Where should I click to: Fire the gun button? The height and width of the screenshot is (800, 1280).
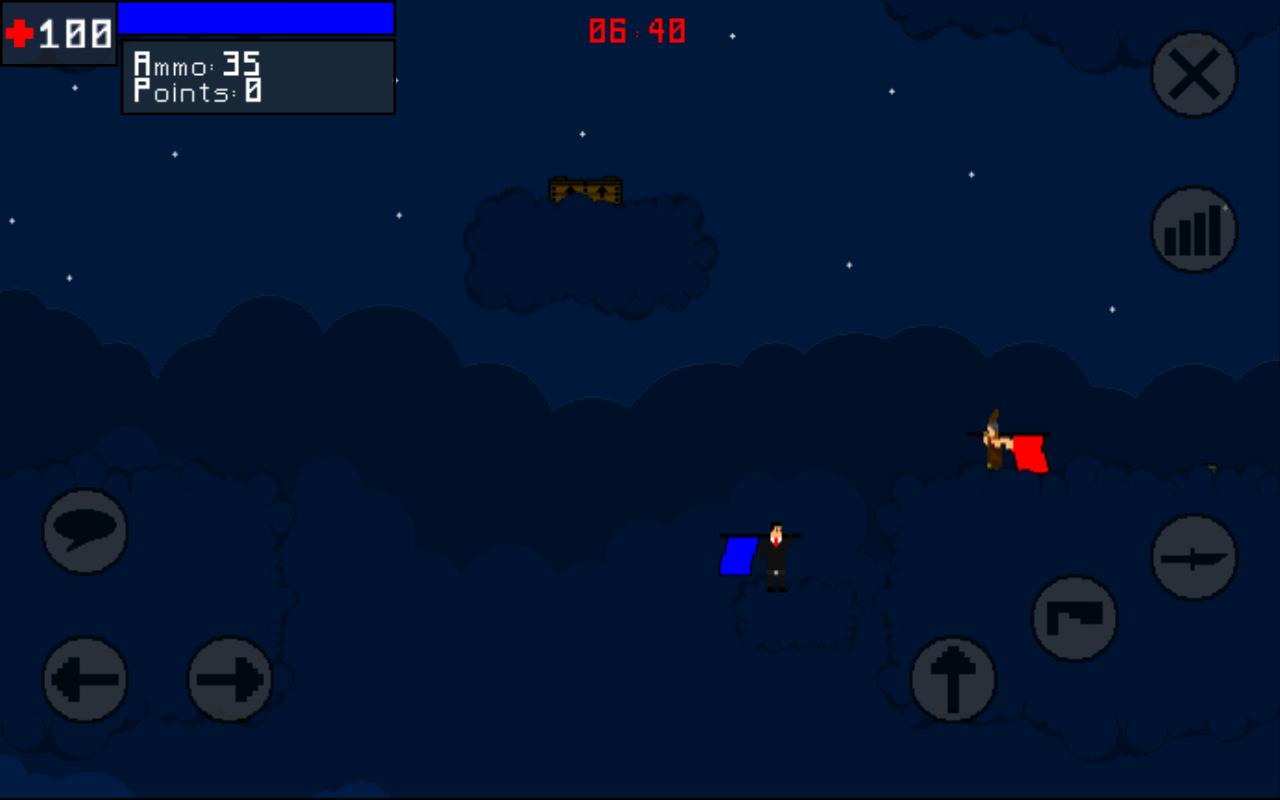click(1075, 618)
